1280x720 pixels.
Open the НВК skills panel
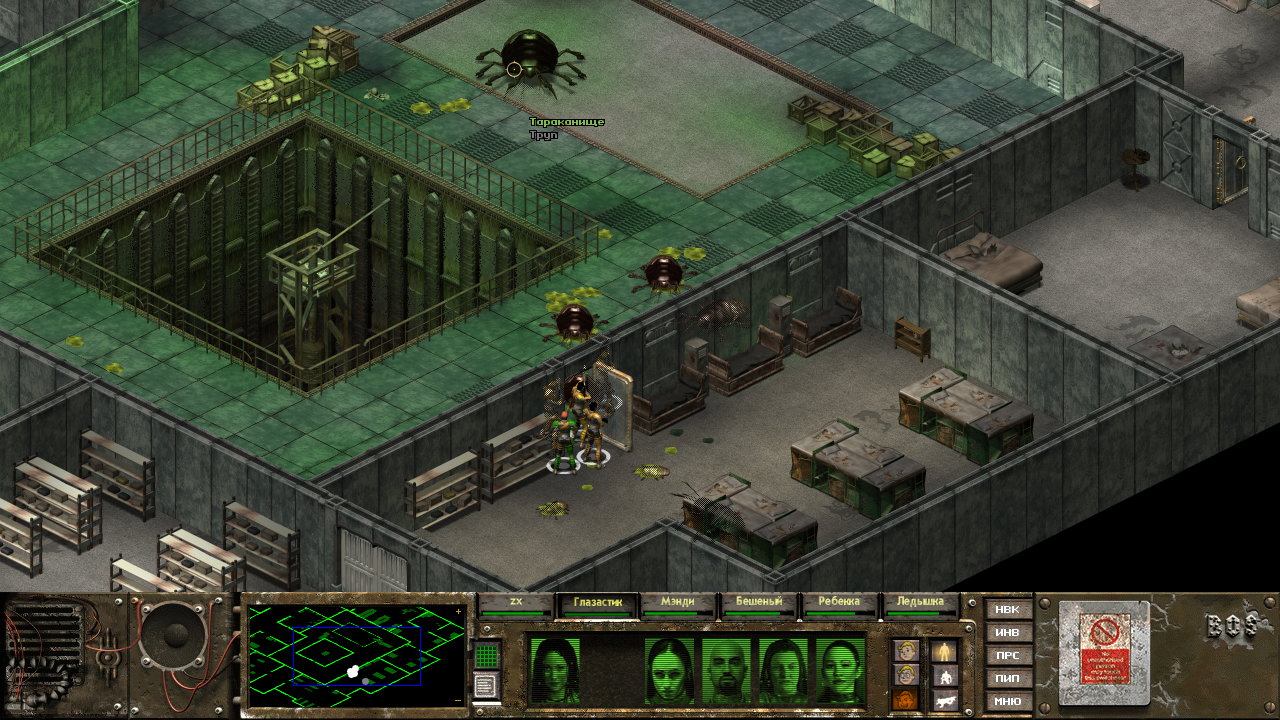(x=1007, y=609)
